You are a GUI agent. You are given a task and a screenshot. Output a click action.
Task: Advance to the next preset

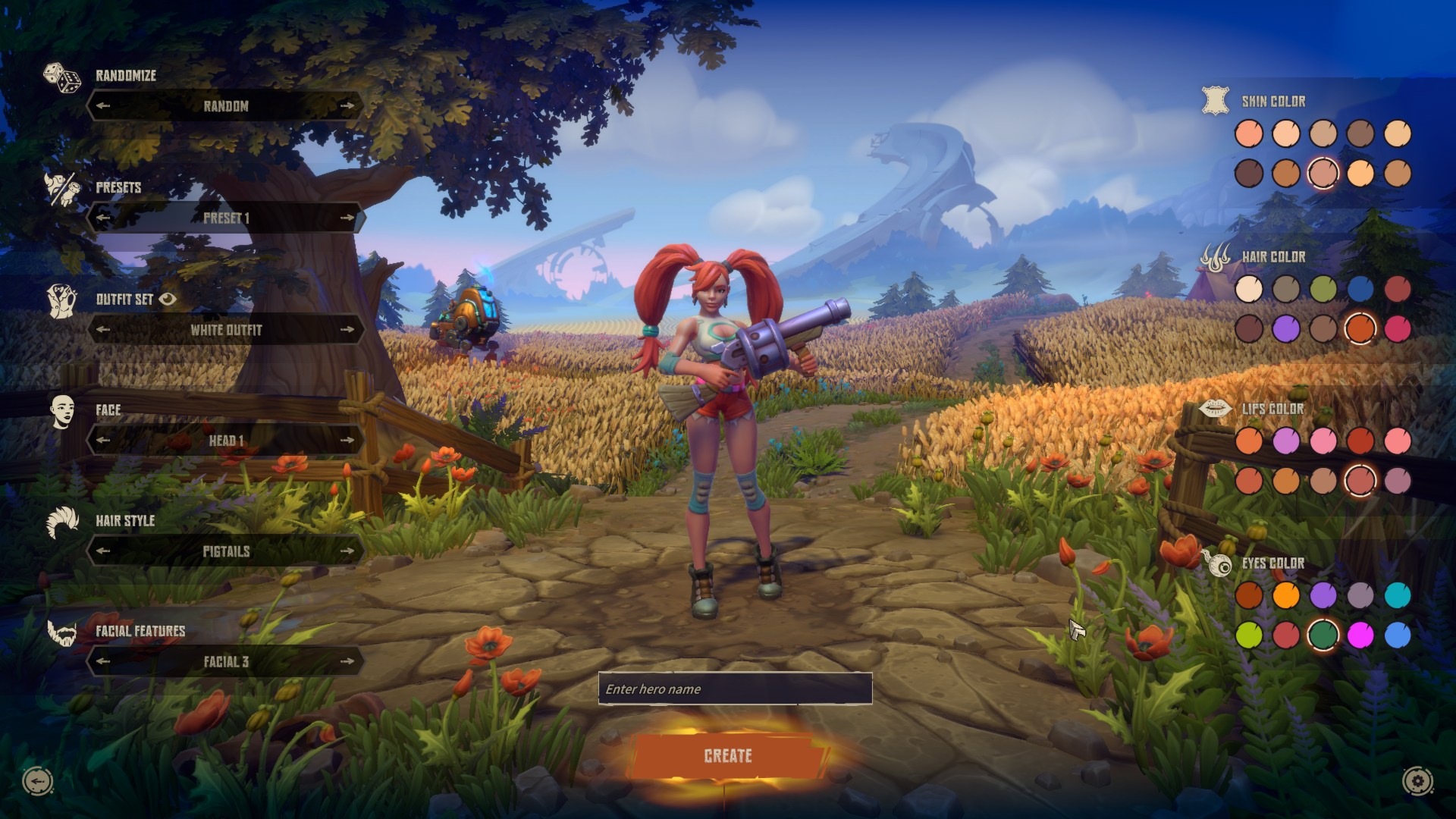click(347, 218)
